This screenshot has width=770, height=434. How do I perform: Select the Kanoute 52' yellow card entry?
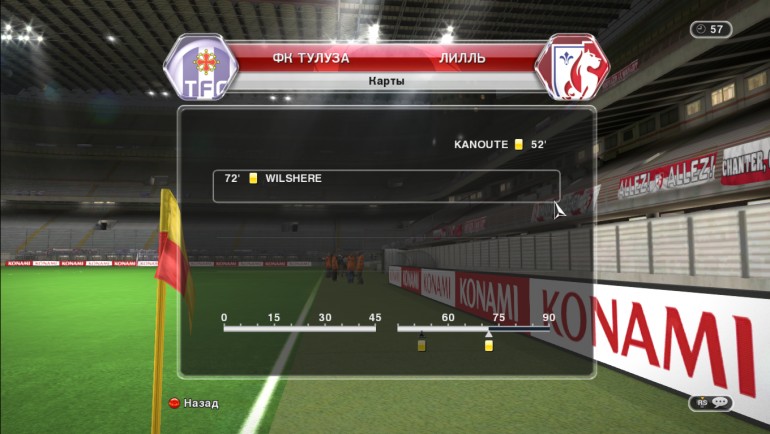(500, 145)
